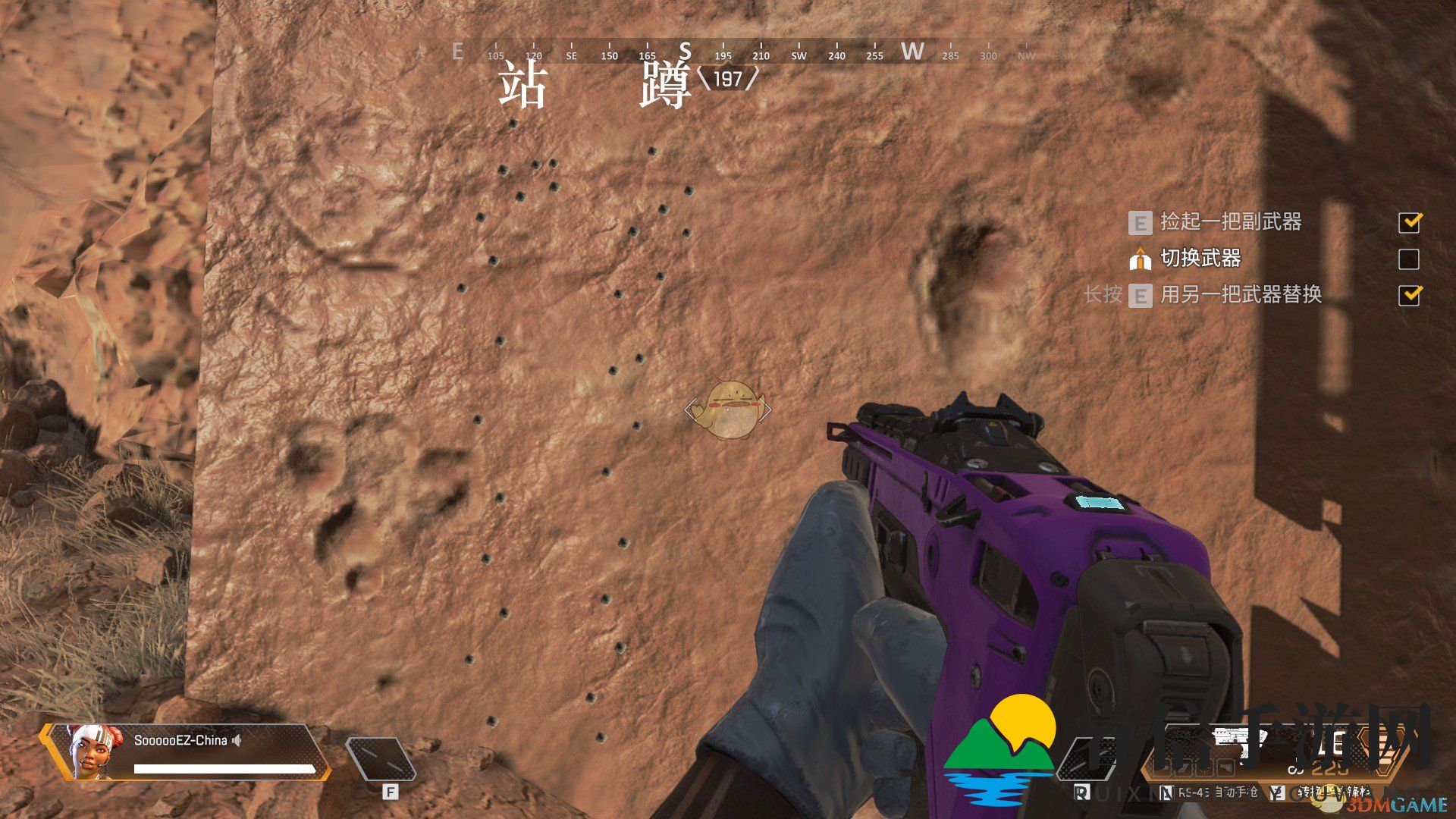Click the SoooooEZ-China voice speaker icon

[x=237, y=740]
